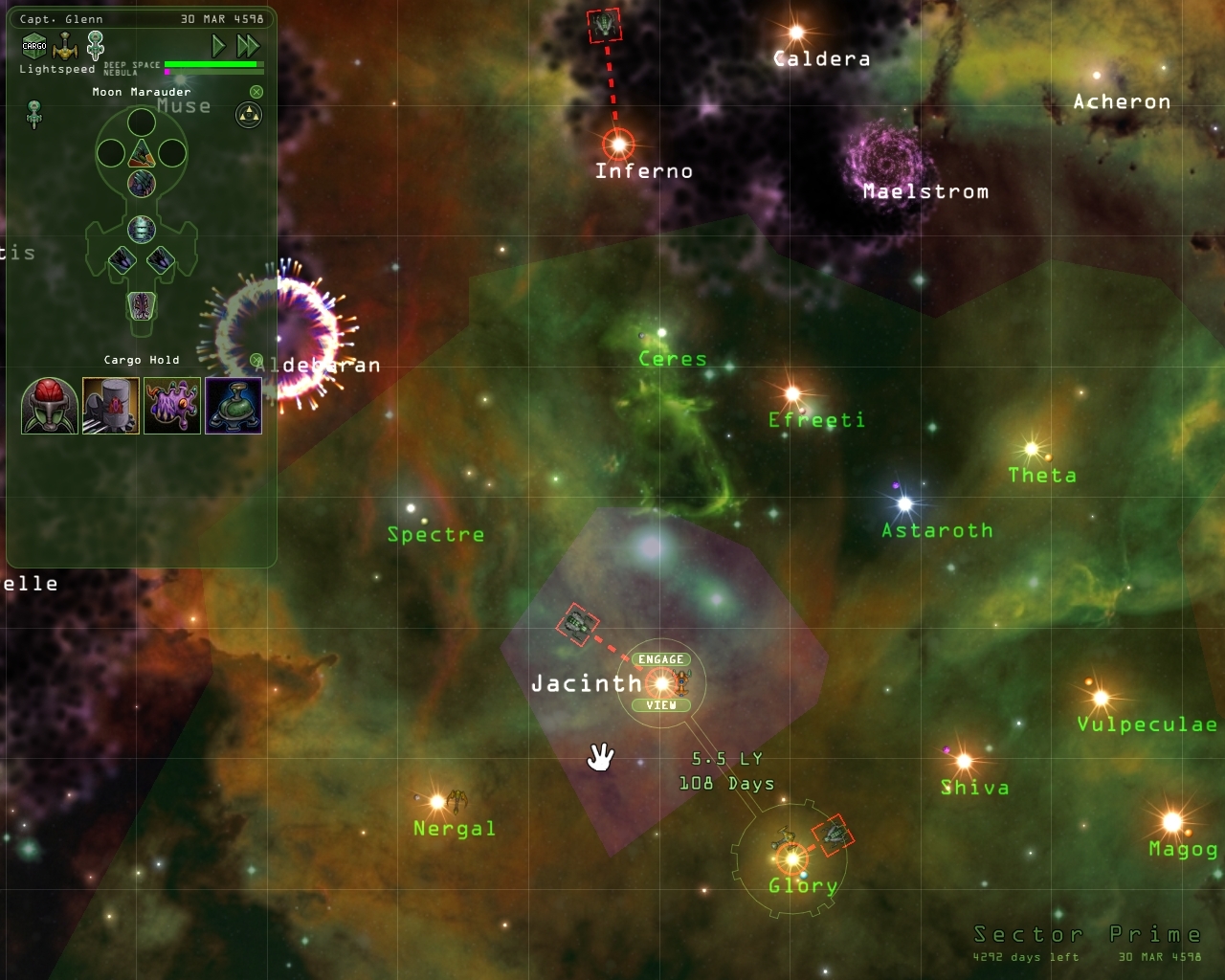Image resolution: width=1225 pixels, height=980 pixels.
Task: Click the lower drive module in the ship schematic
Action: click(x=142, y=230)
